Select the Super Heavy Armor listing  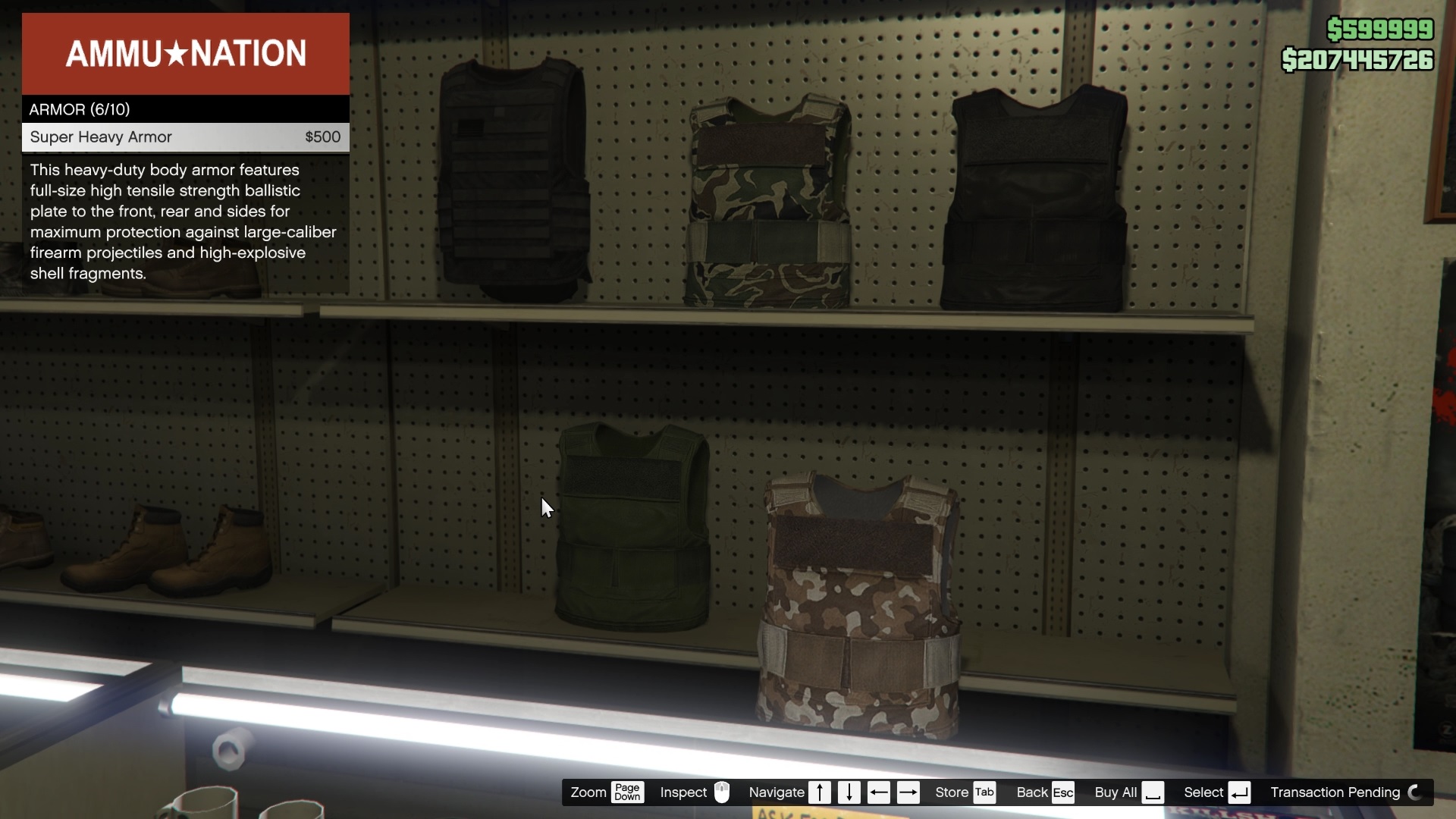tap(101, 137)
